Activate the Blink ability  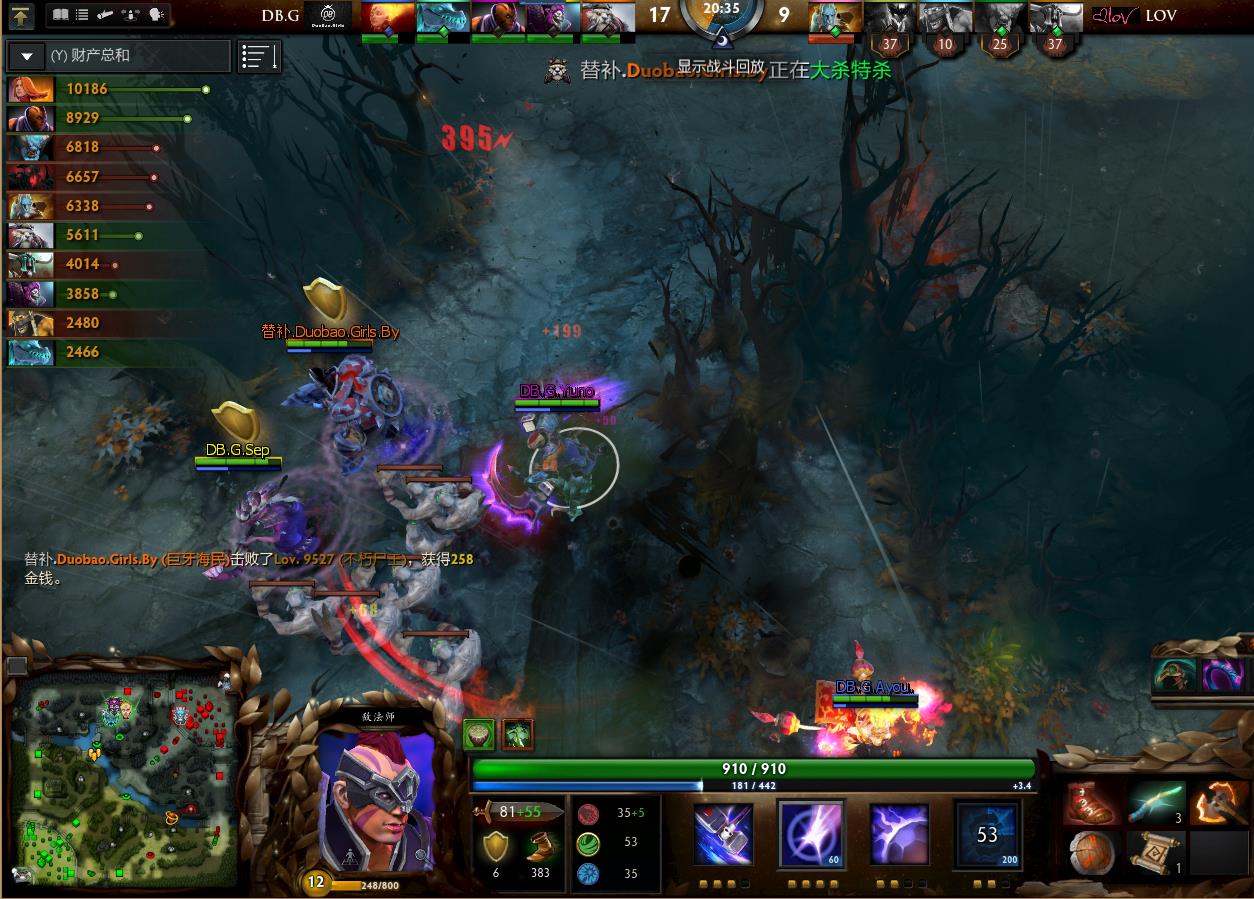(x=810, y=832)
